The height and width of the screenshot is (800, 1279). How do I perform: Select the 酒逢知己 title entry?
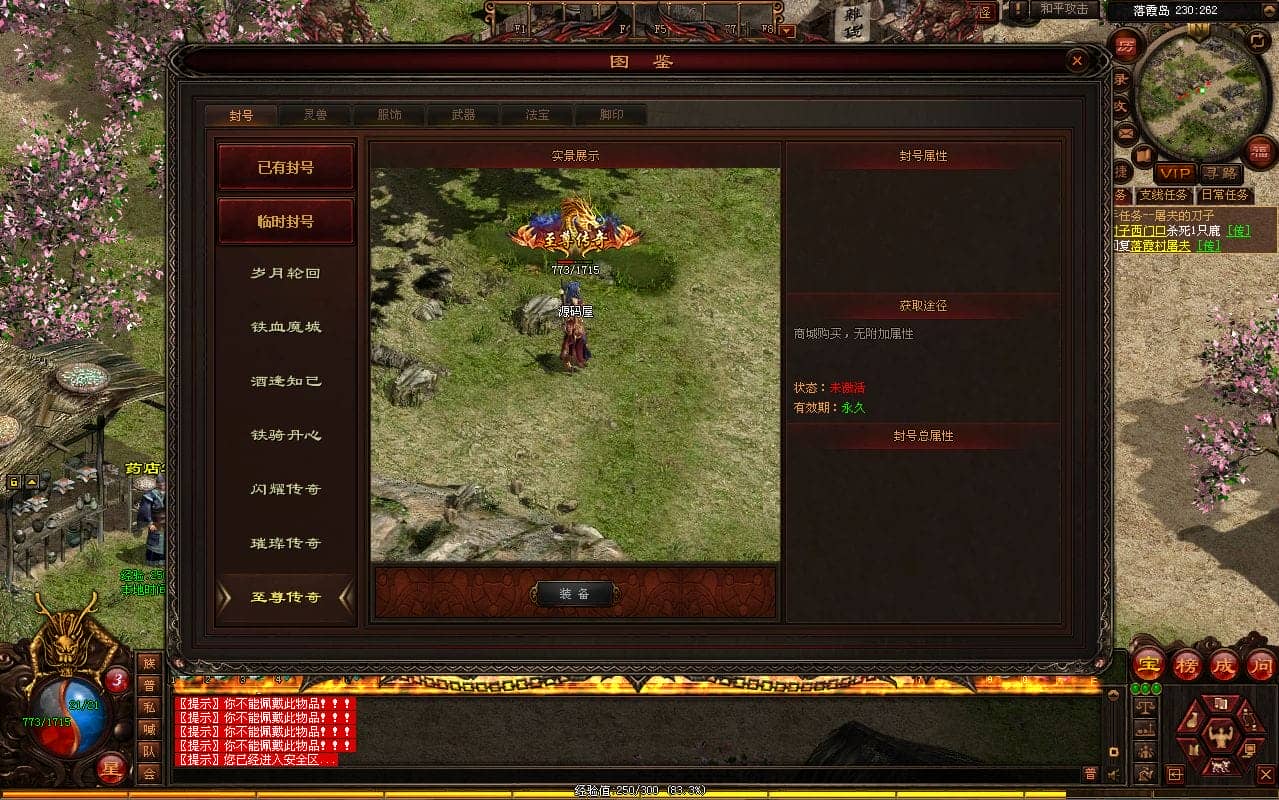[286, 381]
